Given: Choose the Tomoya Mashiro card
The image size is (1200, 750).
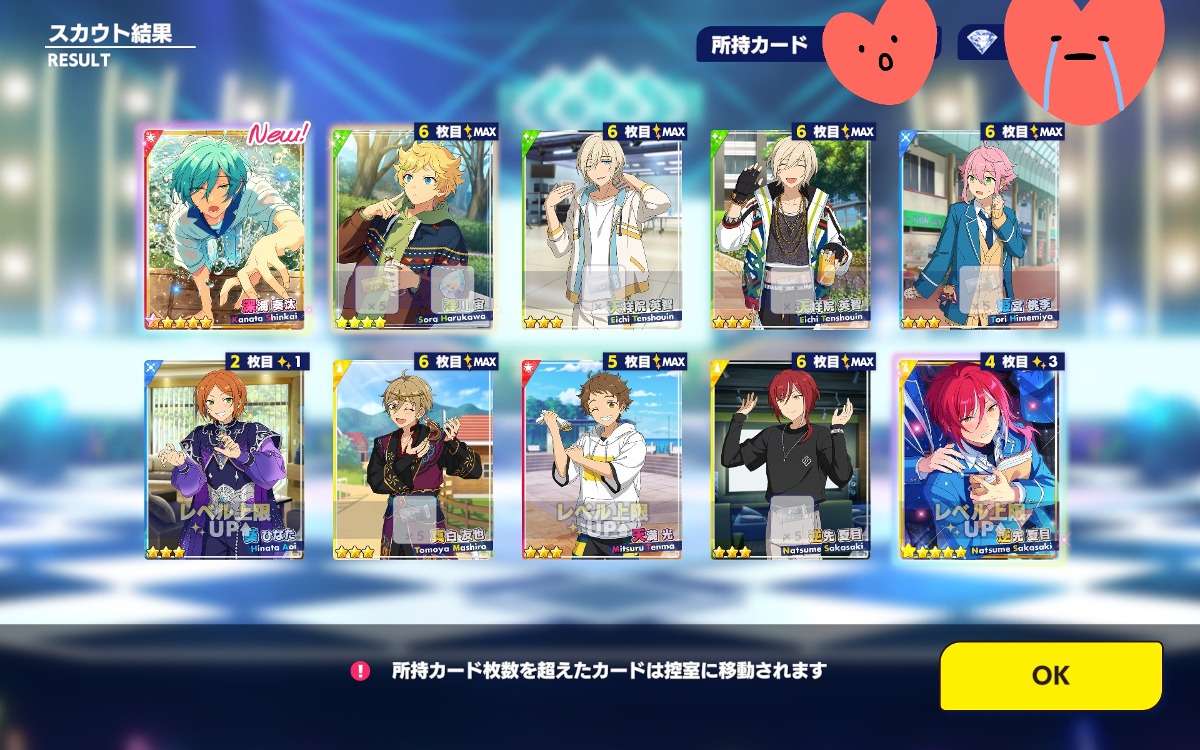Looking at the screenshot, I should (413, 458).
